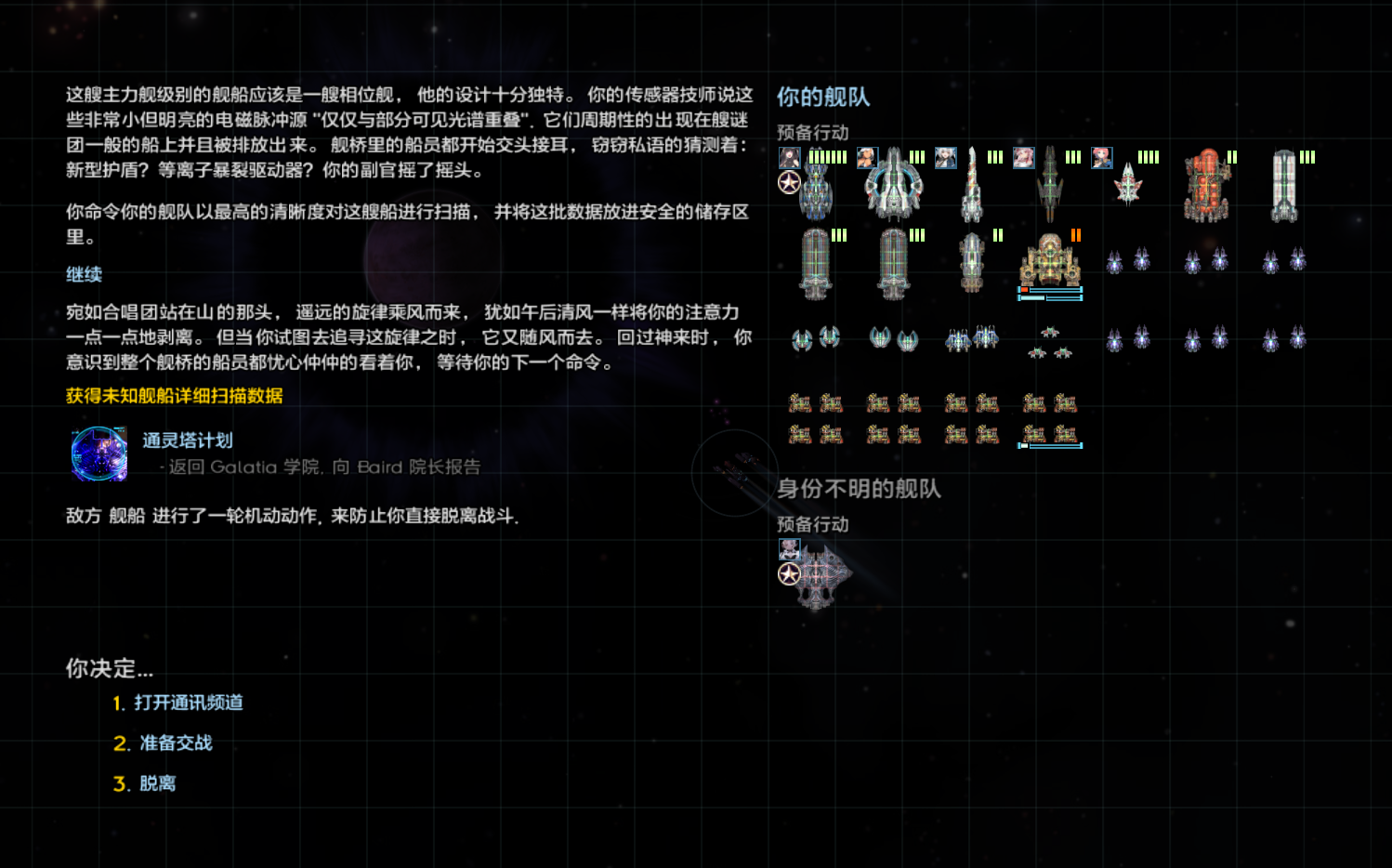The image size is (1392, 868).
Task: Select the orange salvage ship in your fleet
Action: point(1207,183)
